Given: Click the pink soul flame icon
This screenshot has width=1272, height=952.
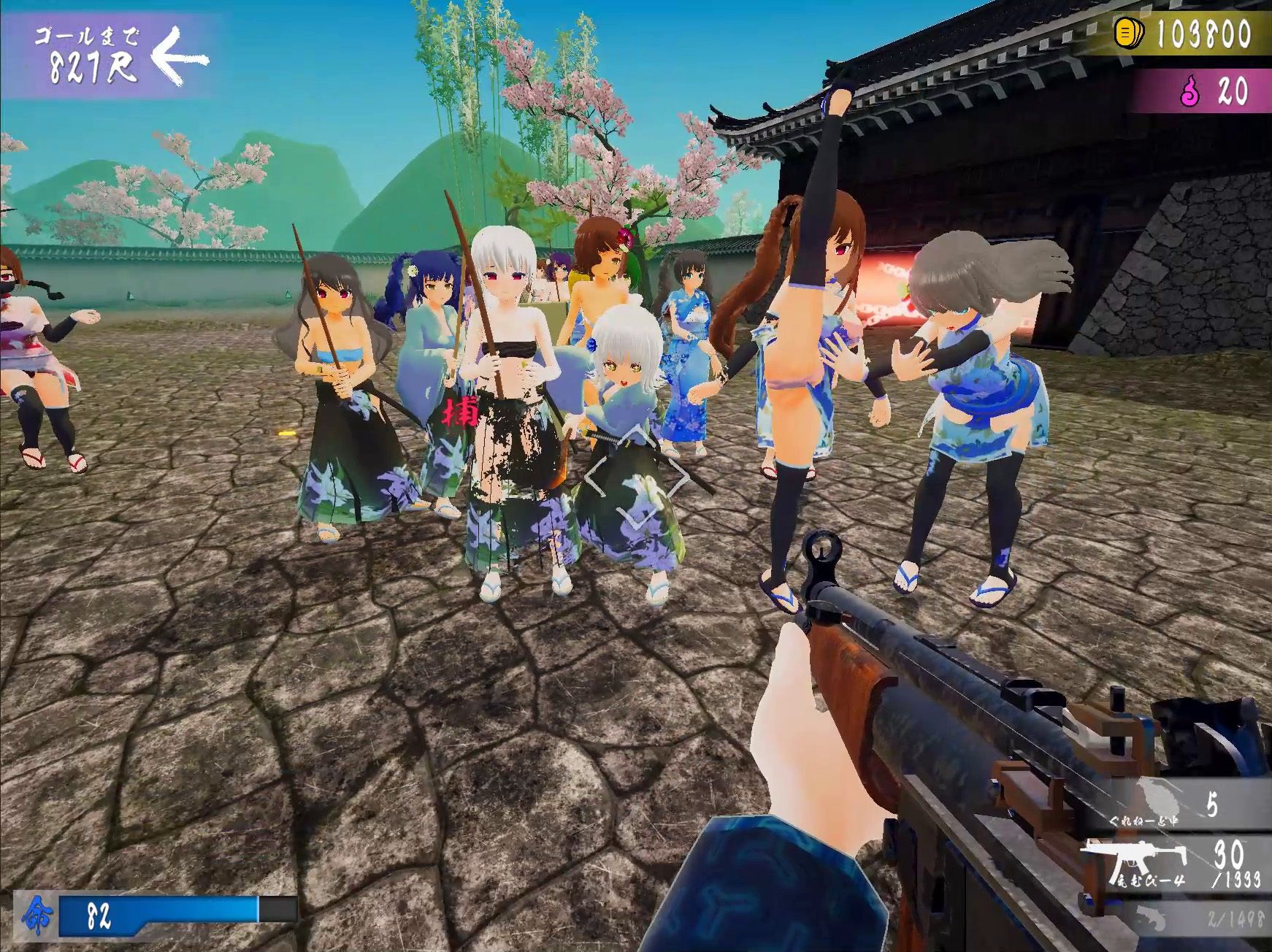Looking at the screenshot, I should 1191,93.
